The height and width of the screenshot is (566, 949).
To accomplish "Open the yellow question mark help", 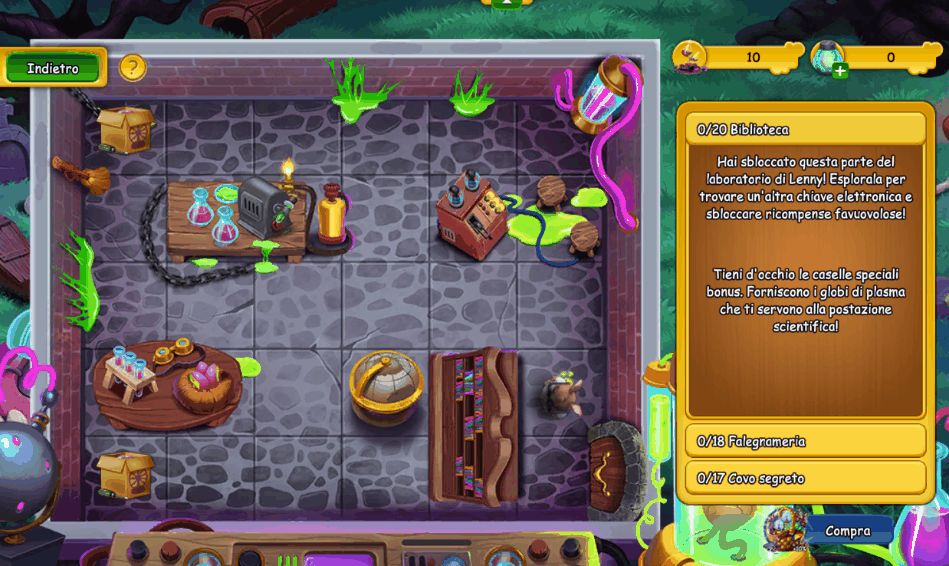I will point(133,68).
